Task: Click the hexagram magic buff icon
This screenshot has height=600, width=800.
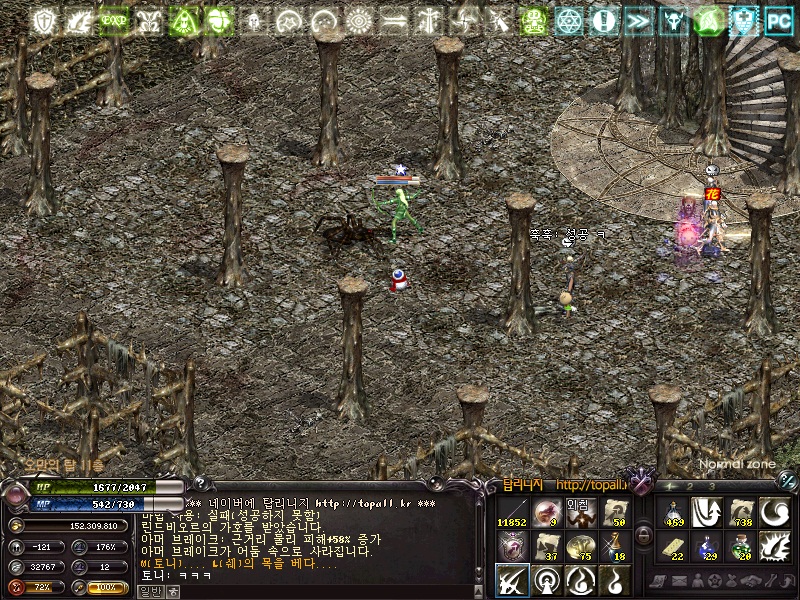Action: 570,20
